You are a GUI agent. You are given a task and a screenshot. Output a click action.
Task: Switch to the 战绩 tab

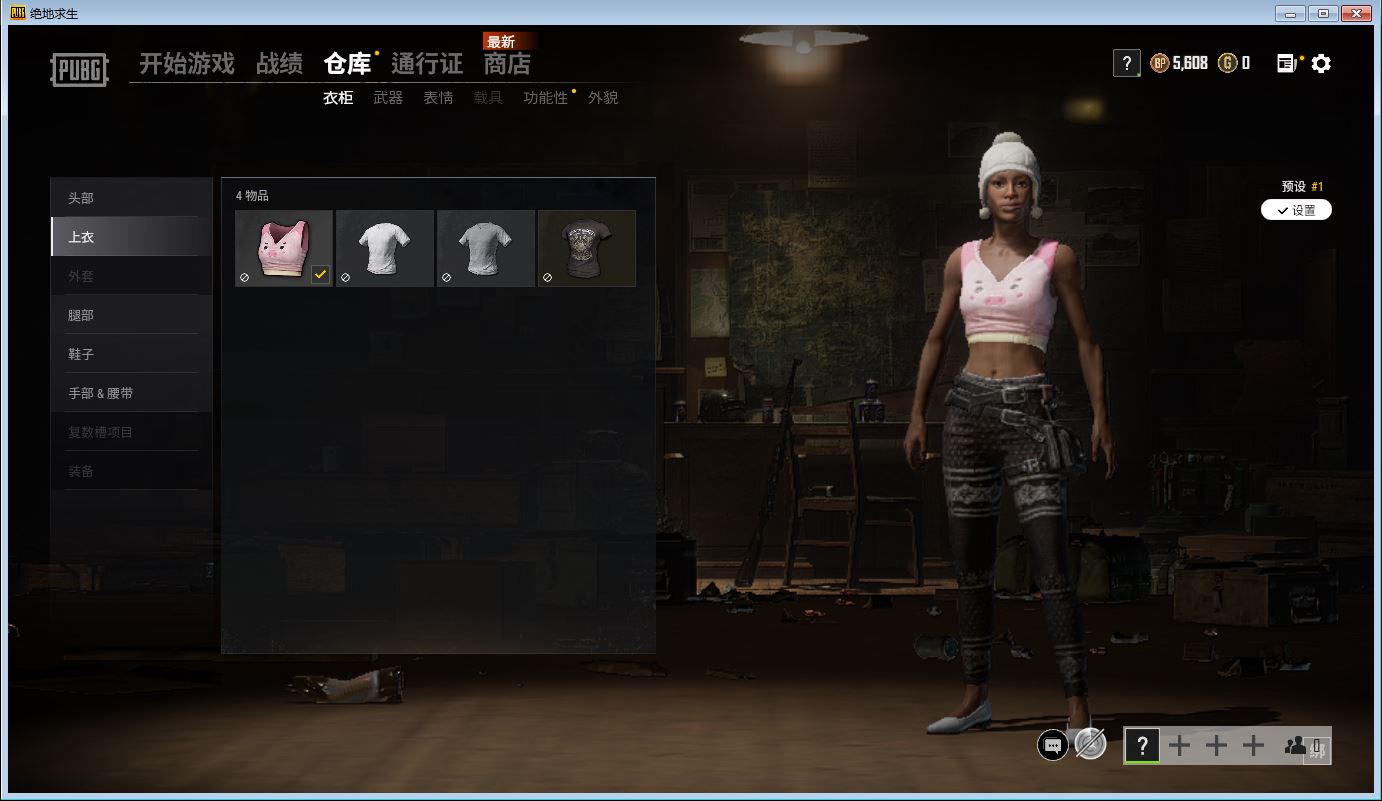click(279, 64)
